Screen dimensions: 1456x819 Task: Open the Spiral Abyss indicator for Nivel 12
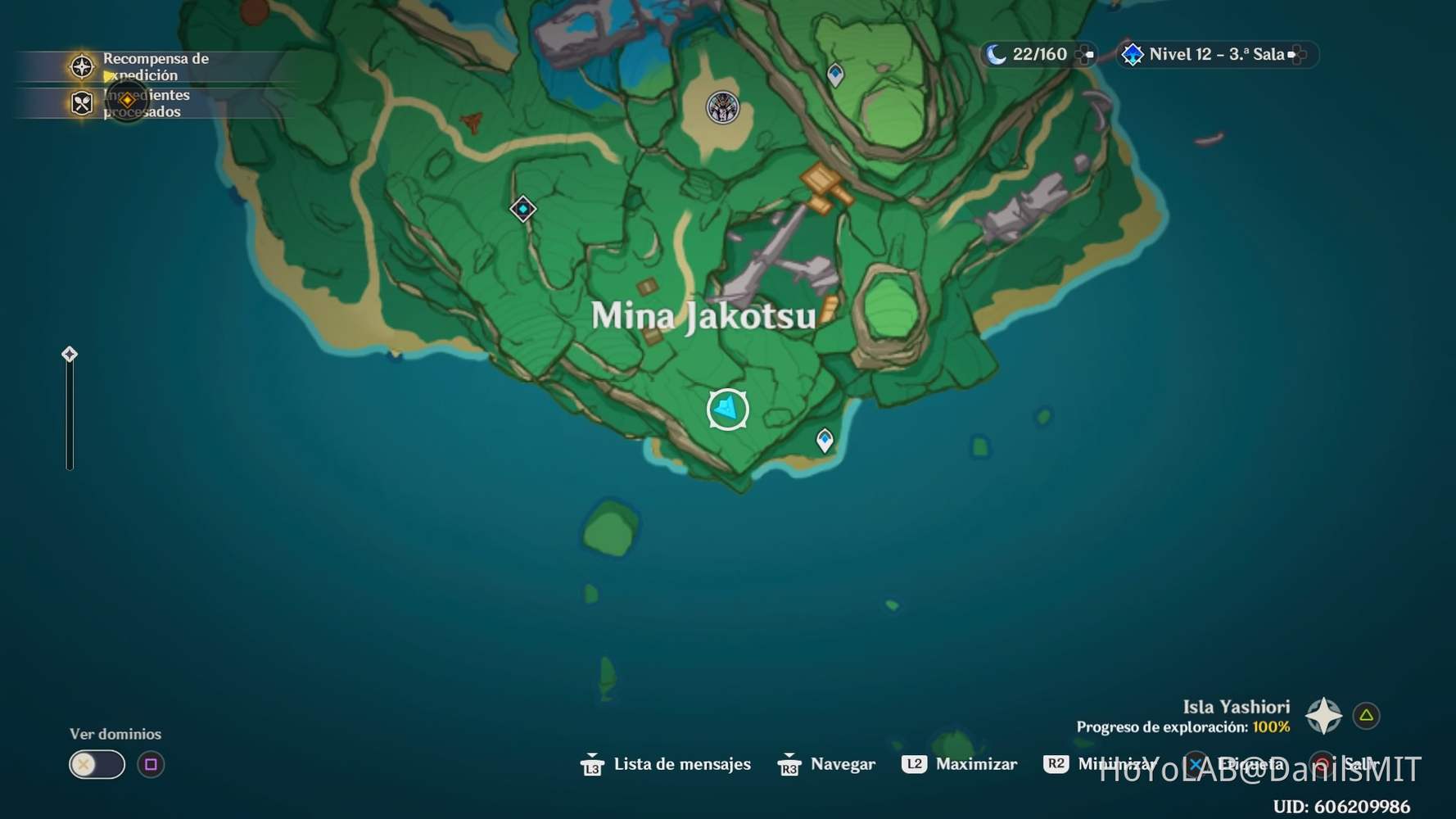click(x=1133, y=54)
